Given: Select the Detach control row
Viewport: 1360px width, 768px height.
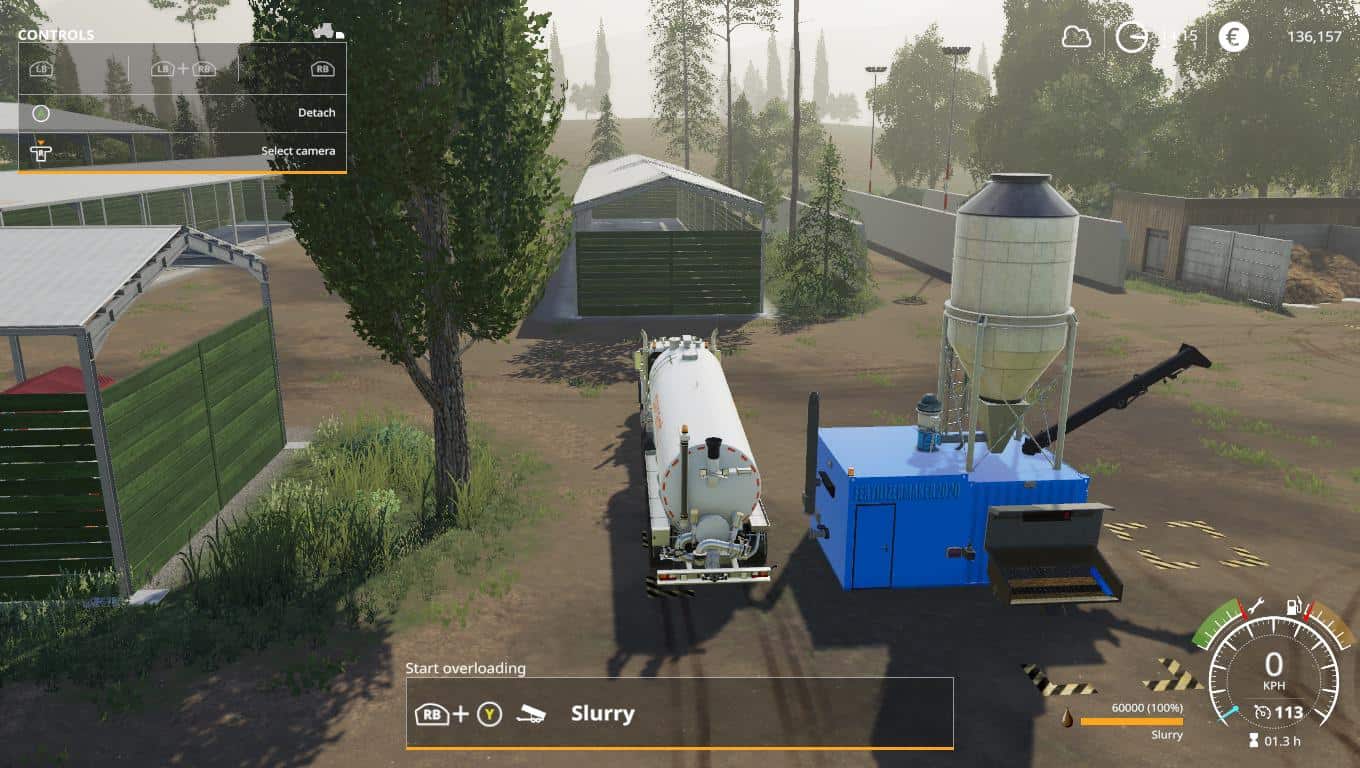Looking at the screenshot, I should click(182, 113).
